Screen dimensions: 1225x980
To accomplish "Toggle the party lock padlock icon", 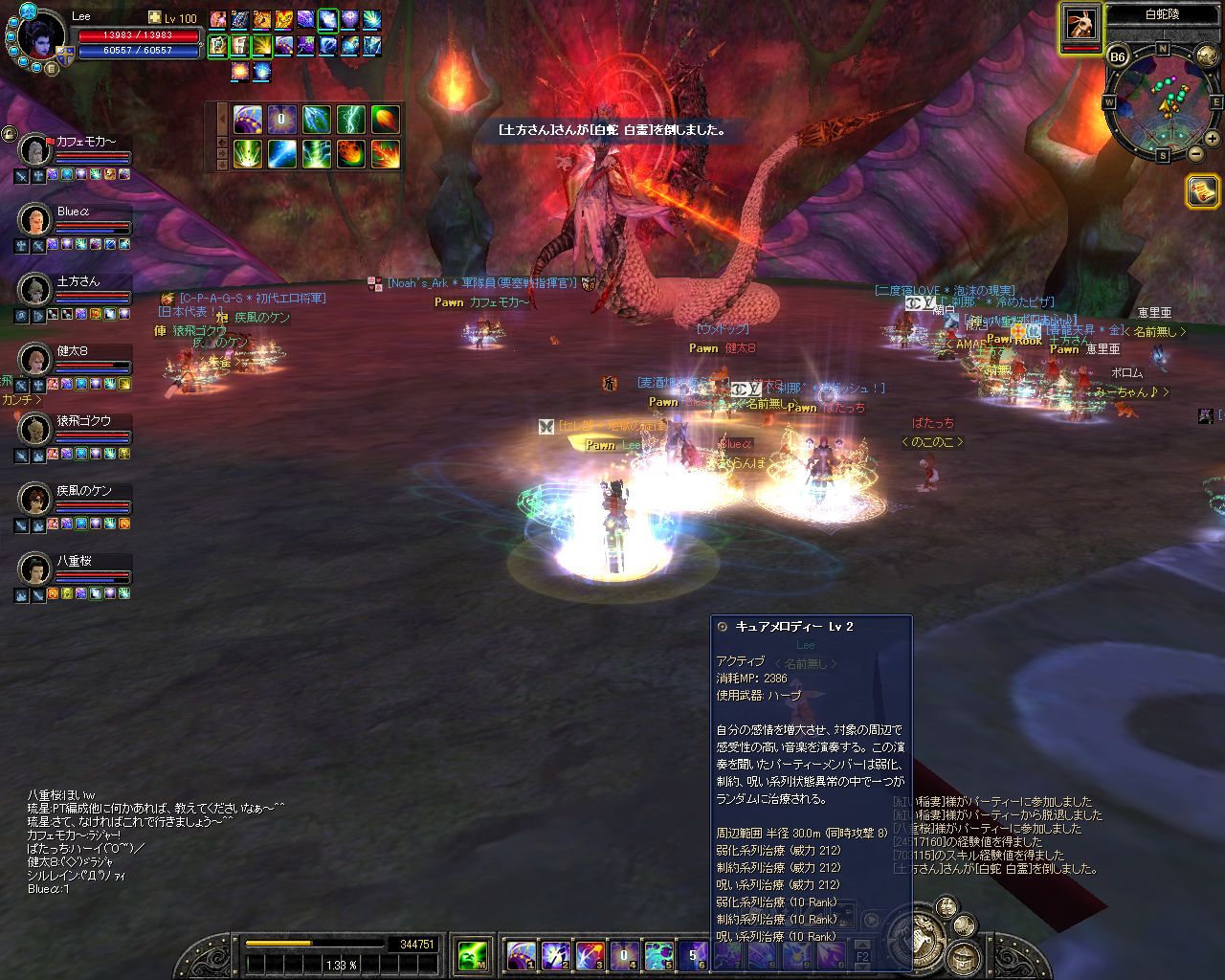I will click(x=9, y=134).
